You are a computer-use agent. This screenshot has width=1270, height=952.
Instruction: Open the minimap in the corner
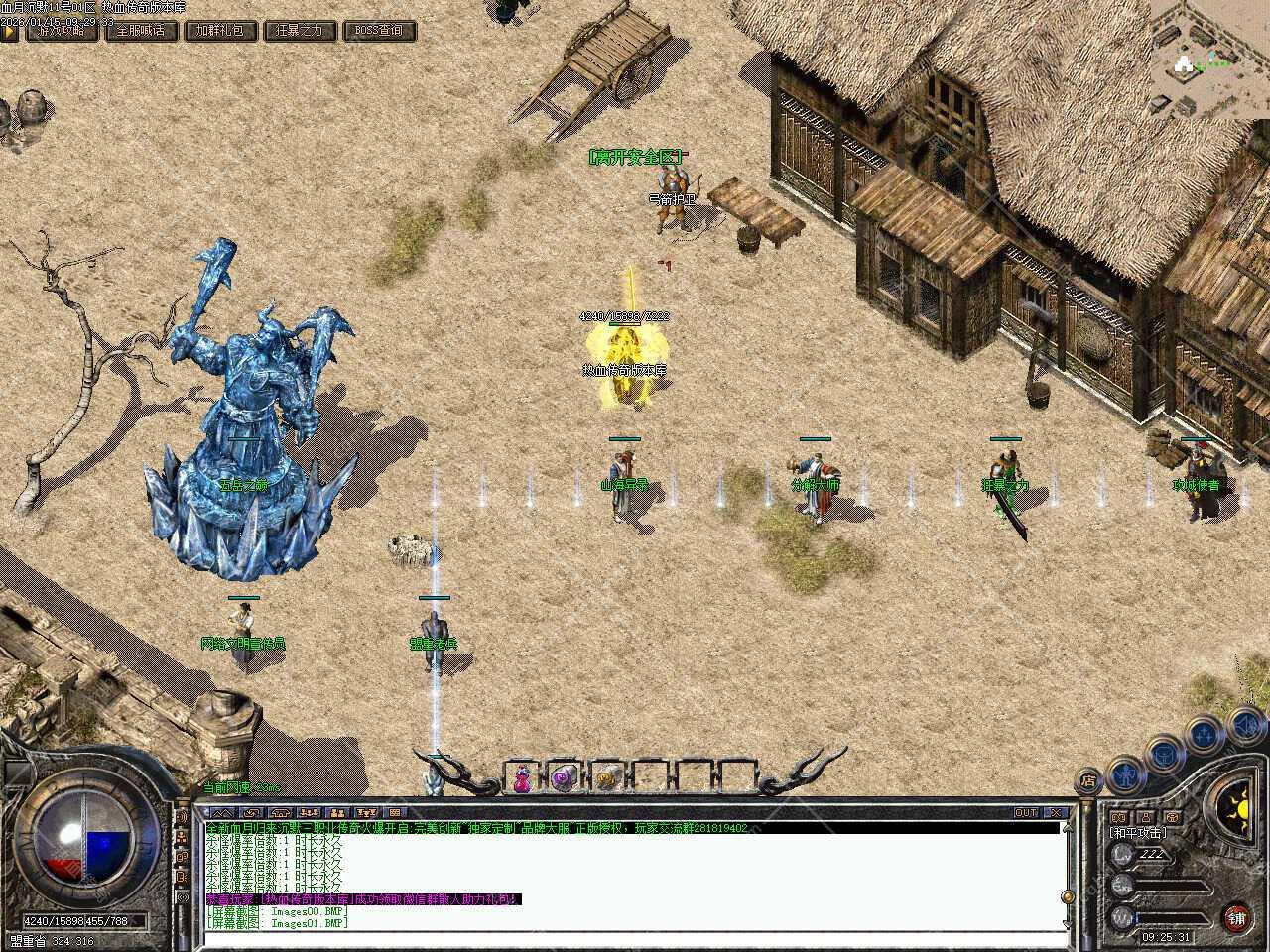coord(1208,59)
